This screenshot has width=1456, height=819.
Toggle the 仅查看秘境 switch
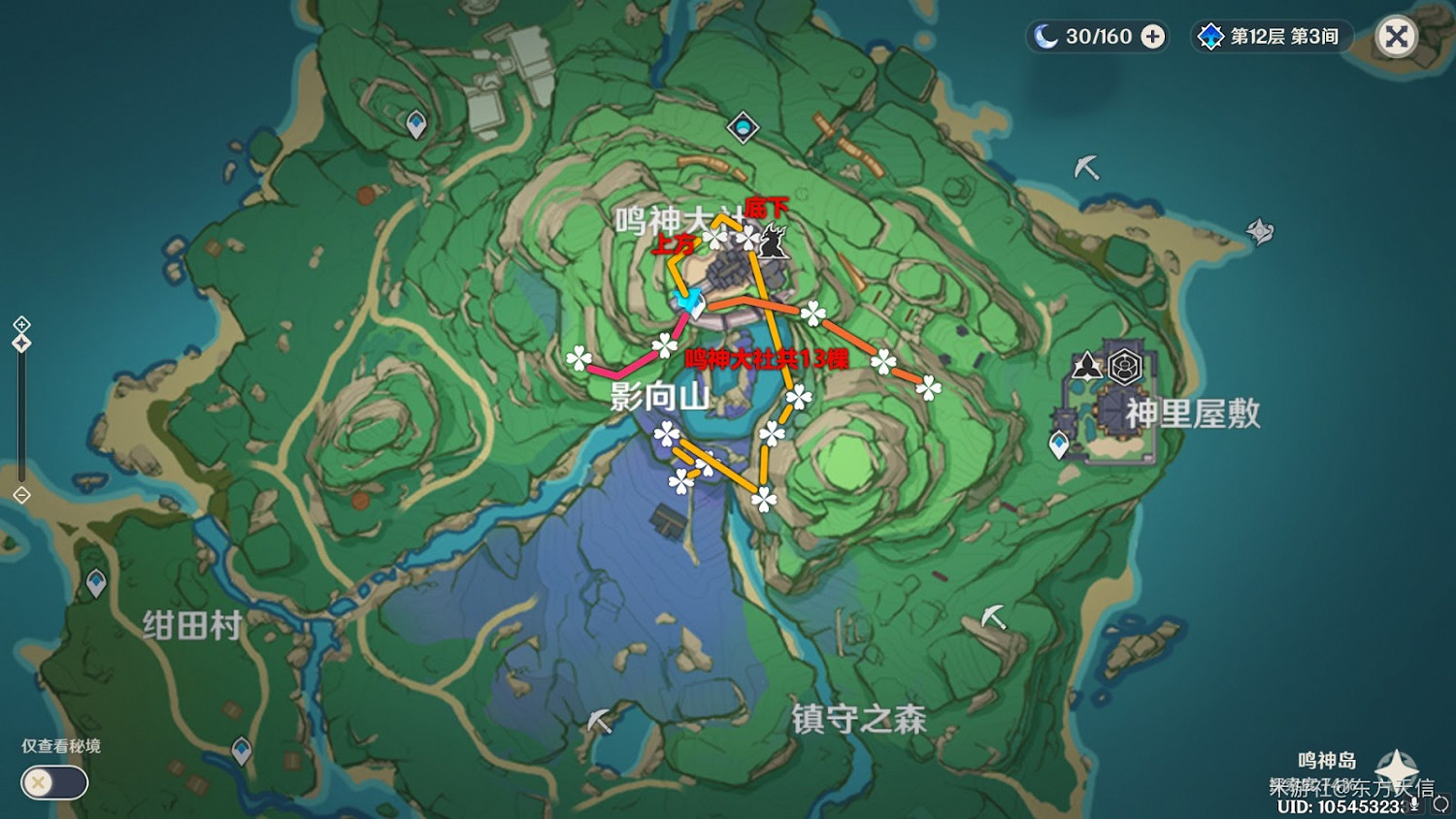tap(53, 782)
